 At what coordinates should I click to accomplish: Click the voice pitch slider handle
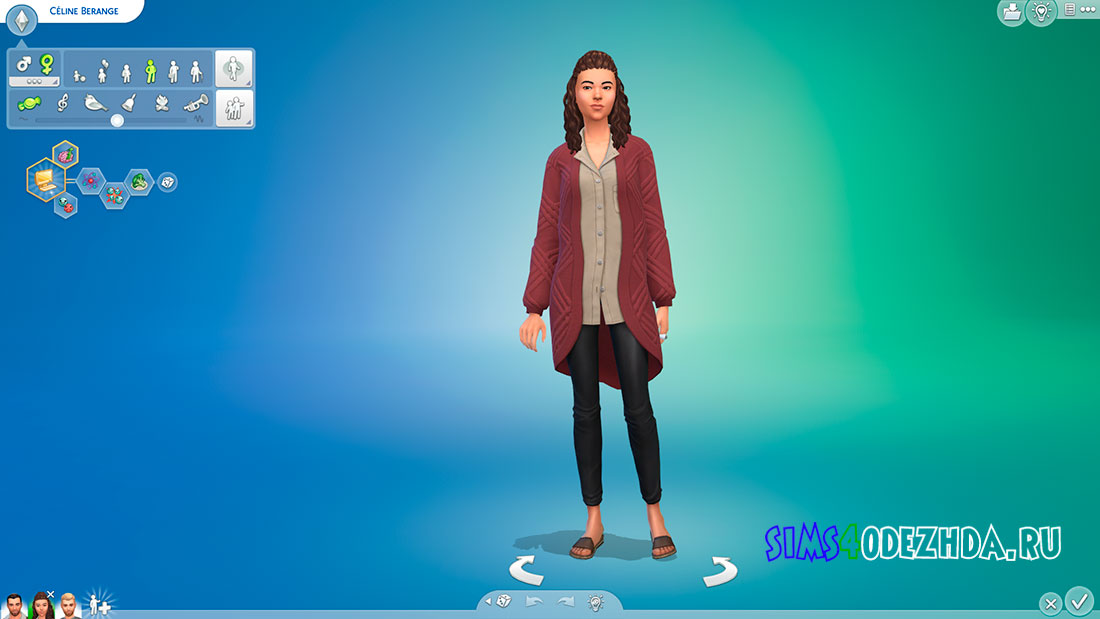coord(117,120)
